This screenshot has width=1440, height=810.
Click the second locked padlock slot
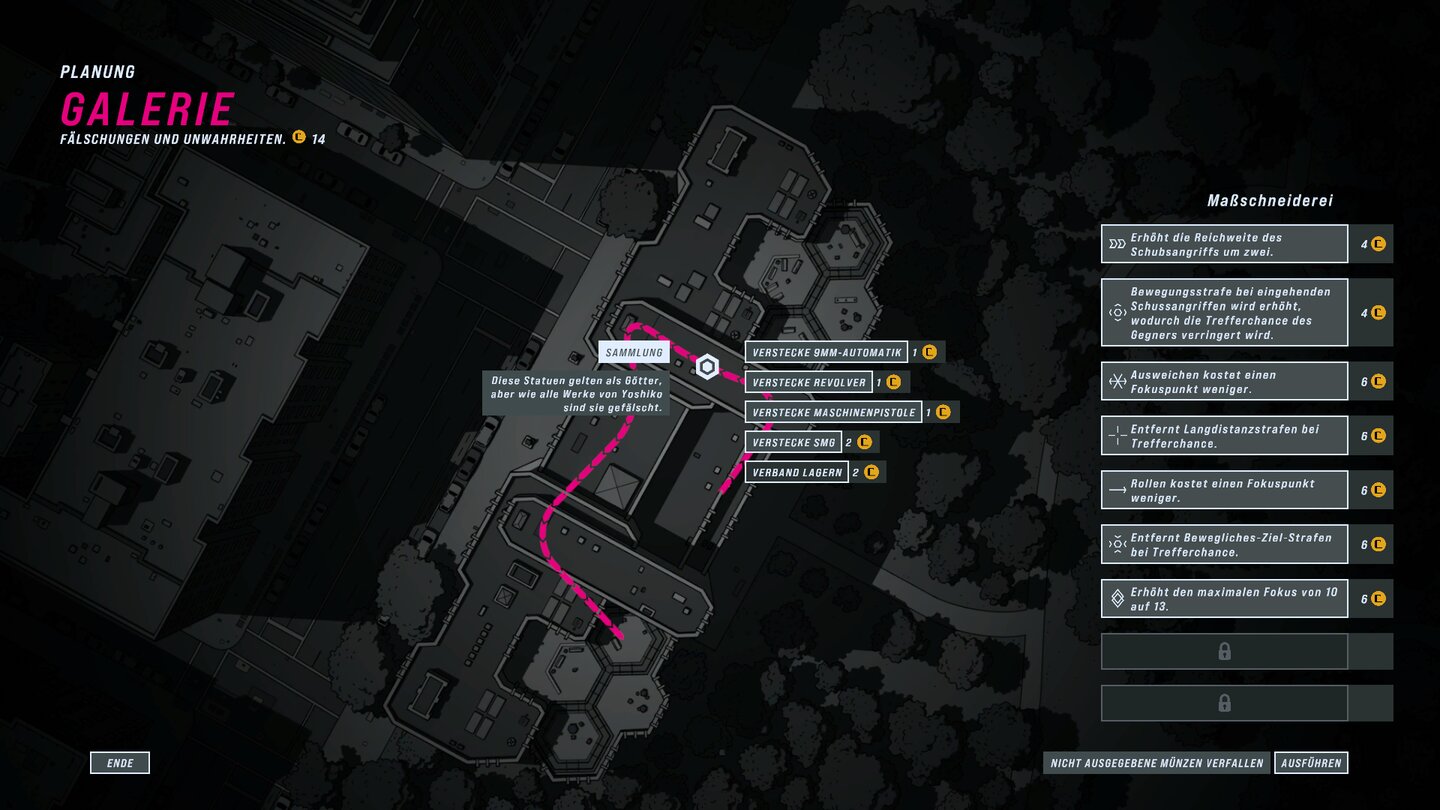point(1224,702)
